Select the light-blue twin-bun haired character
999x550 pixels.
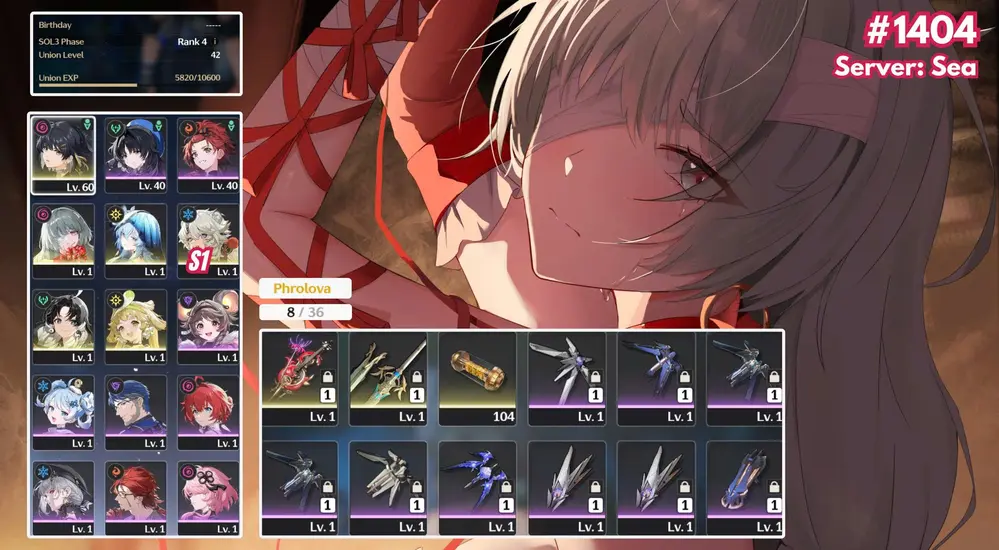coord(63,412)
